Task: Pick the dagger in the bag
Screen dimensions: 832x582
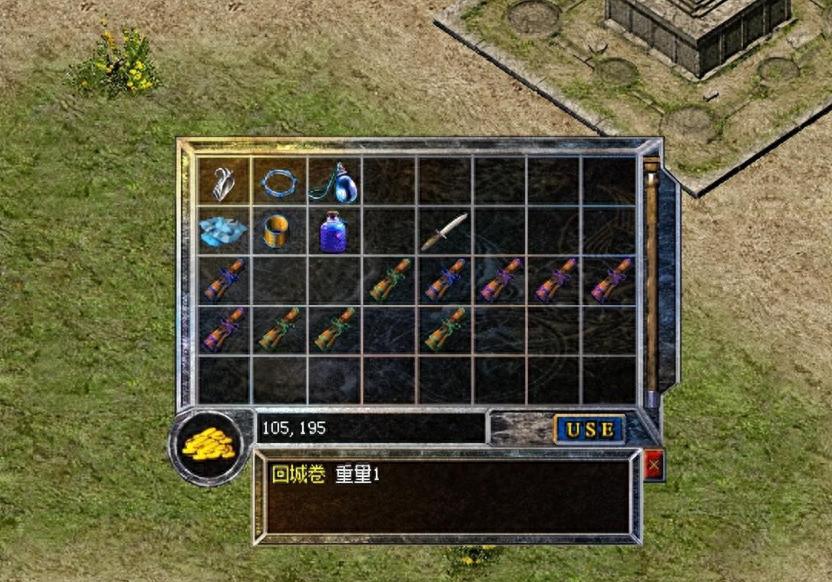Action: coord(444,231)
